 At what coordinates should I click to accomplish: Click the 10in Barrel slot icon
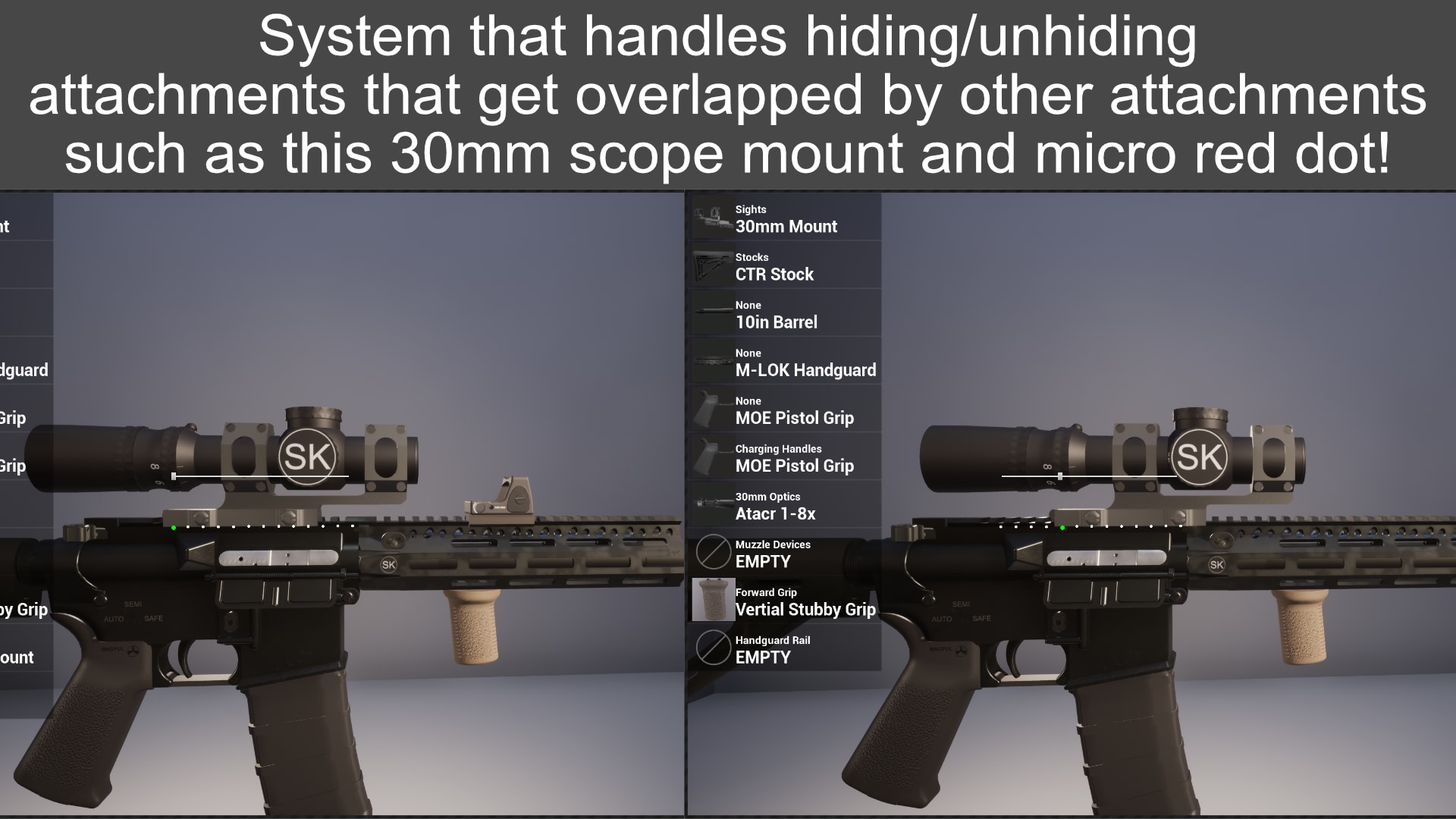click(713, 314)
